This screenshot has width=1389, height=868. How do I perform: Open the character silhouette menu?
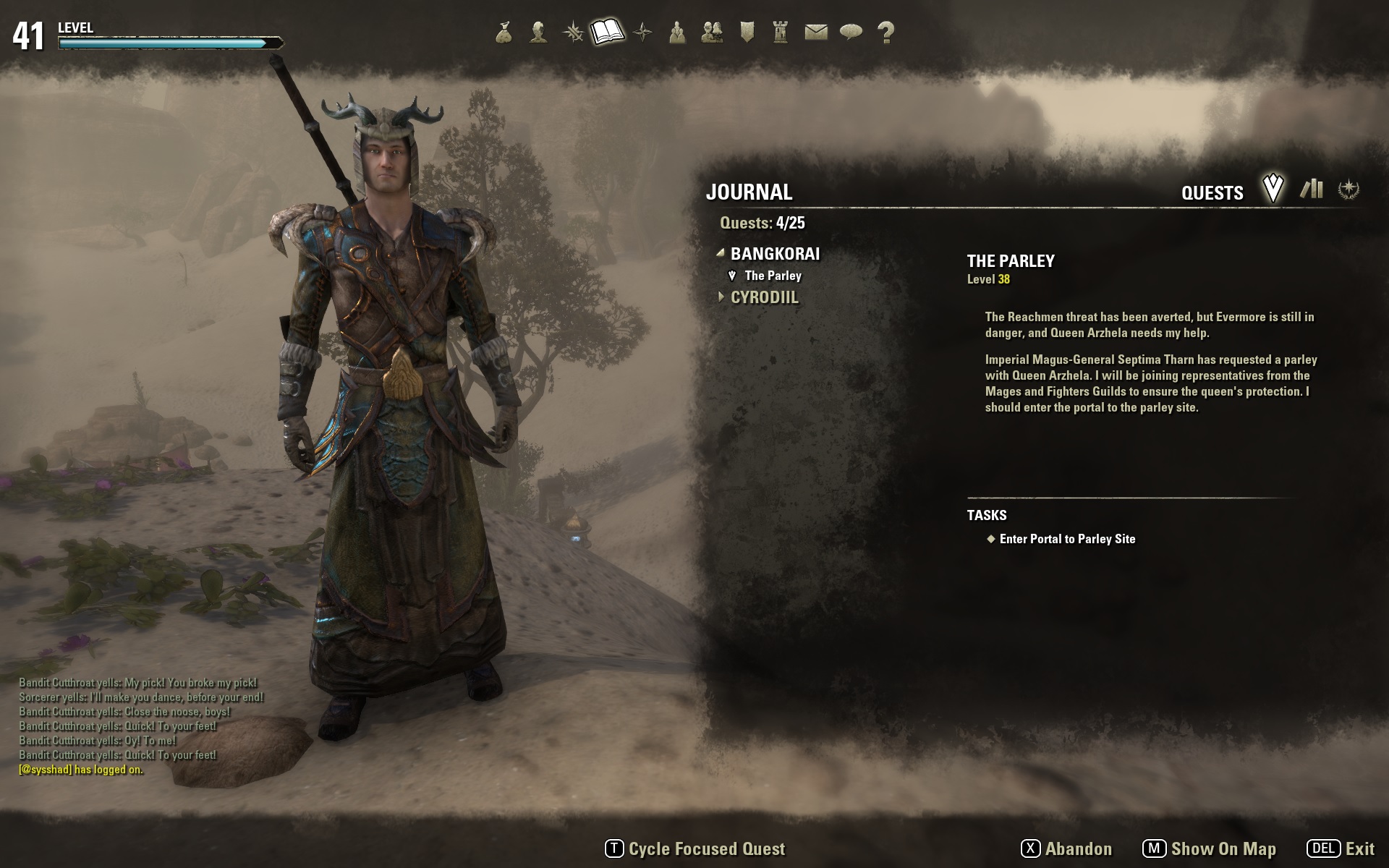pos(538,33)
